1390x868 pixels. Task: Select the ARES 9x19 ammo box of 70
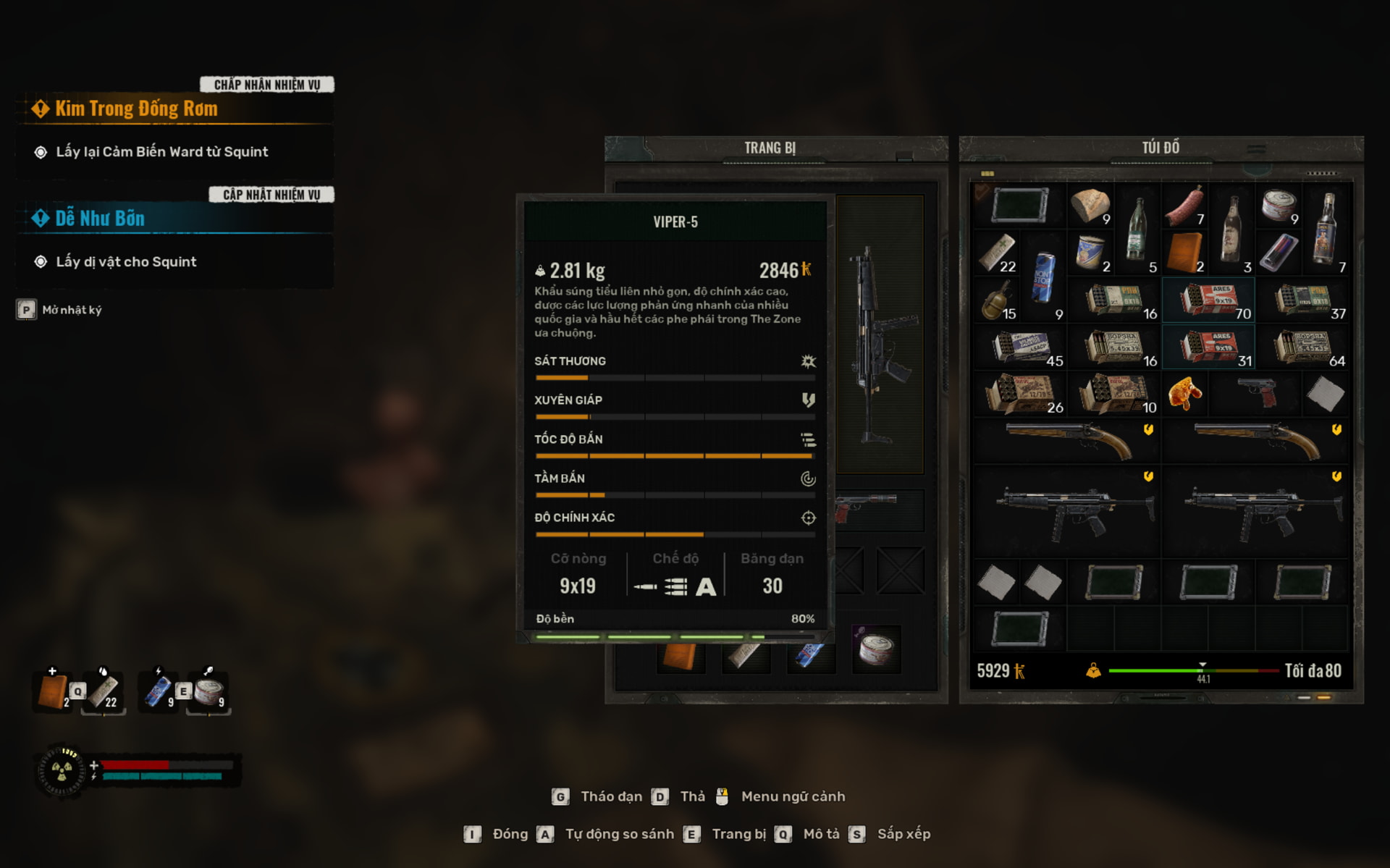coord(1208,300)
